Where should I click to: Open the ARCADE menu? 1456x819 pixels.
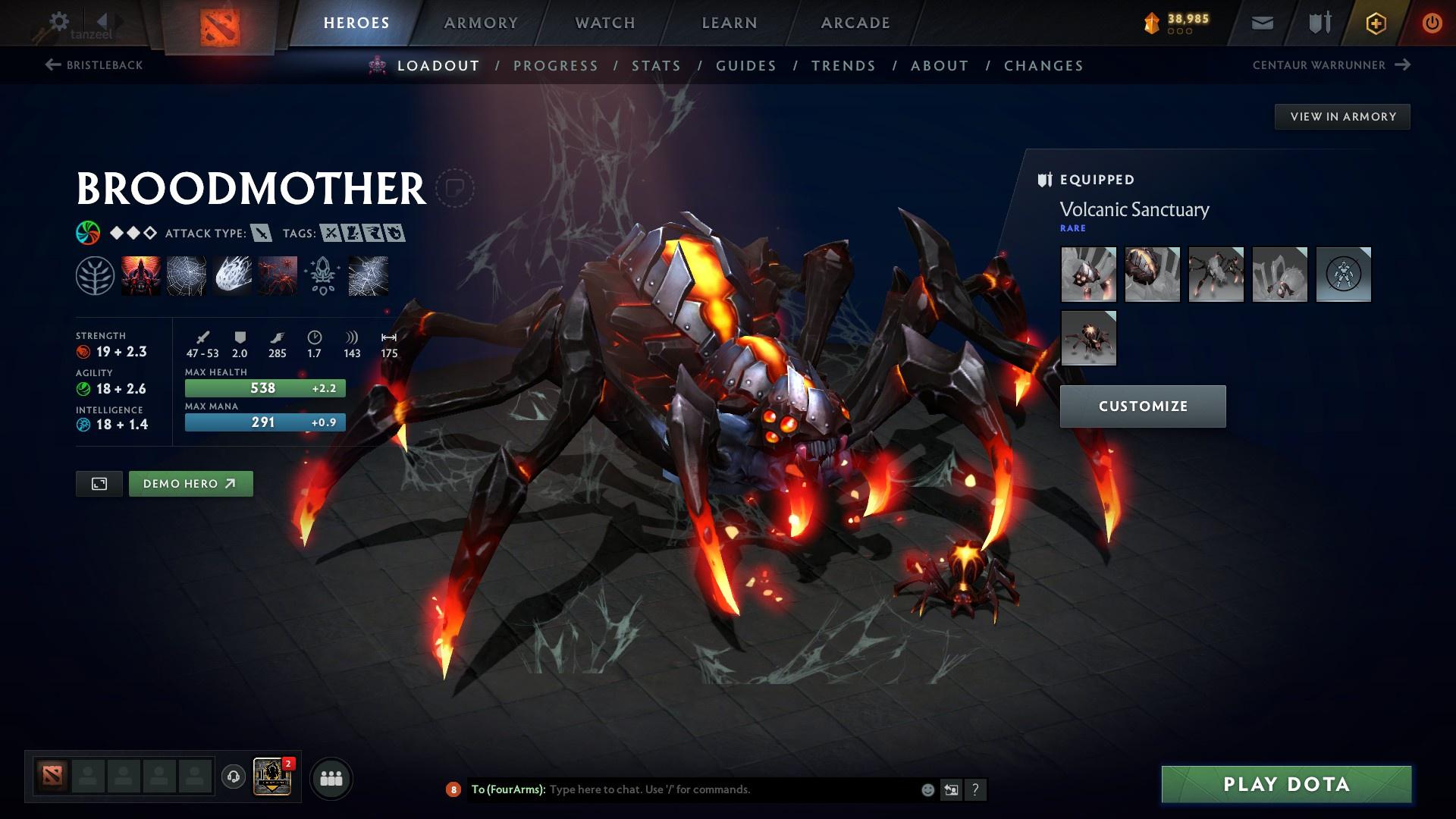[x=855, y=23]
